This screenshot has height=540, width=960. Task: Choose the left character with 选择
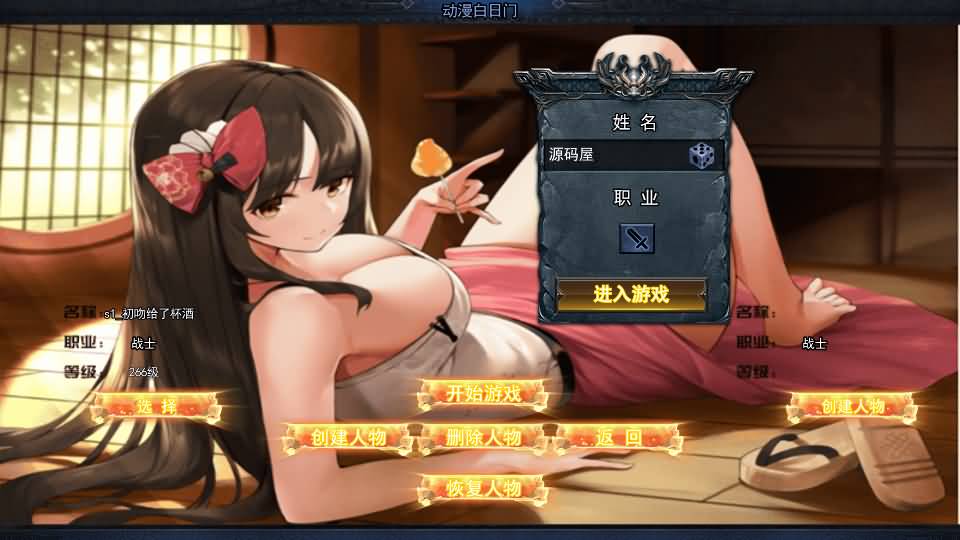156,407
